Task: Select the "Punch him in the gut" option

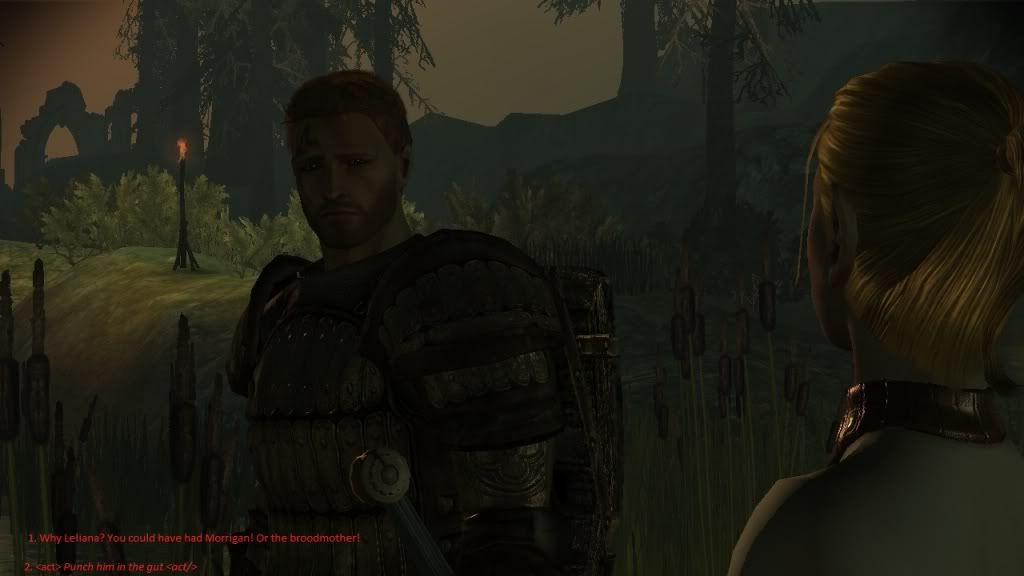Action: click(x=117, y=566)
